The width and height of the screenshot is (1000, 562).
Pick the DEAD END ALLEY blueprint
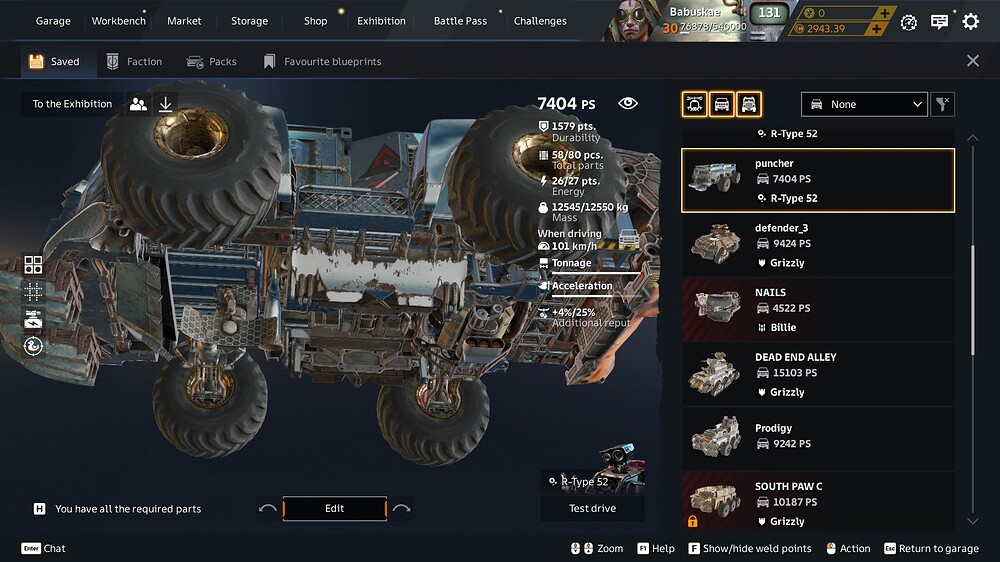click(x=817, y=374)
